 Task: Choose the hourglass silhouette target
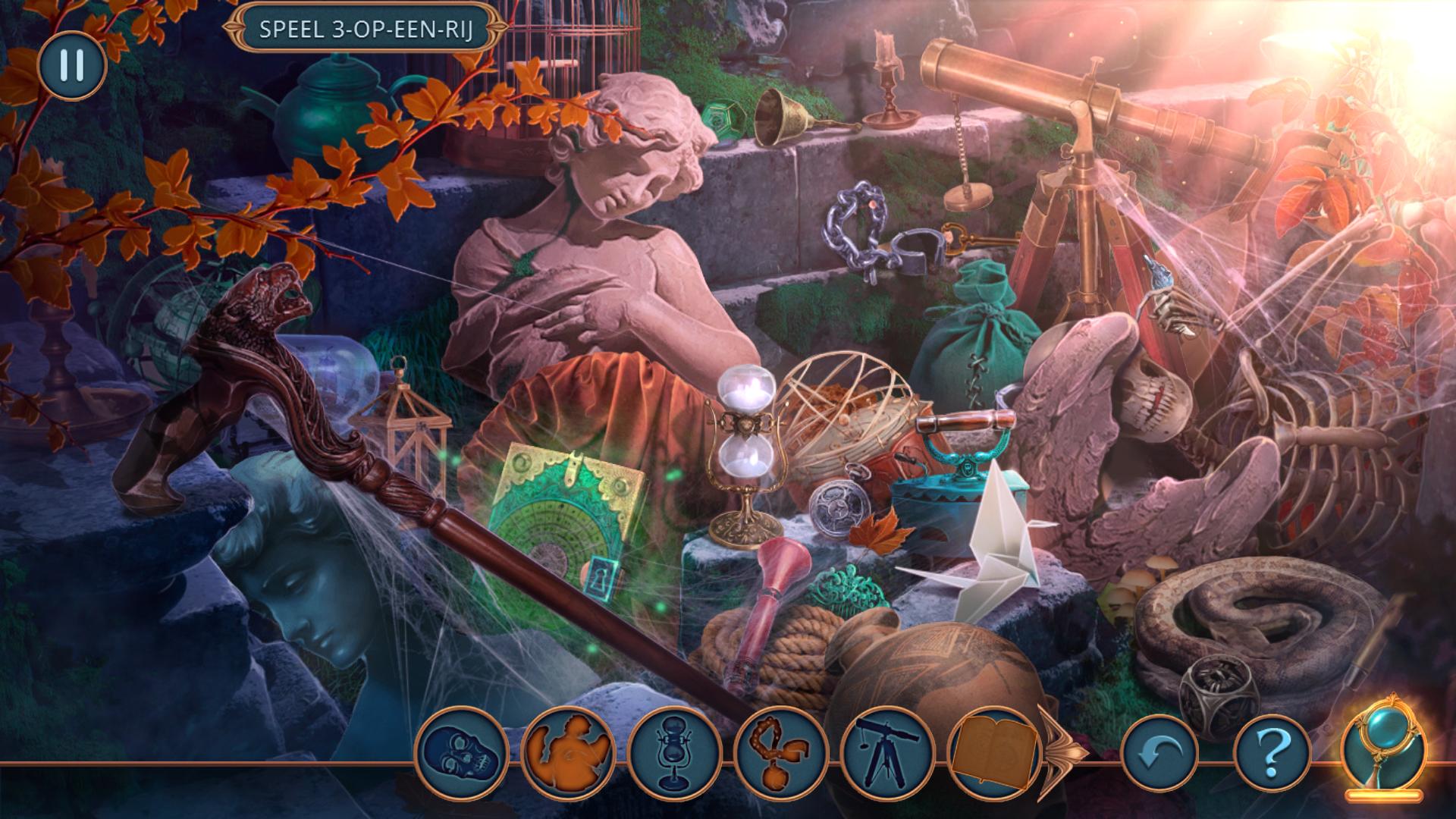(x=674, y=752)
